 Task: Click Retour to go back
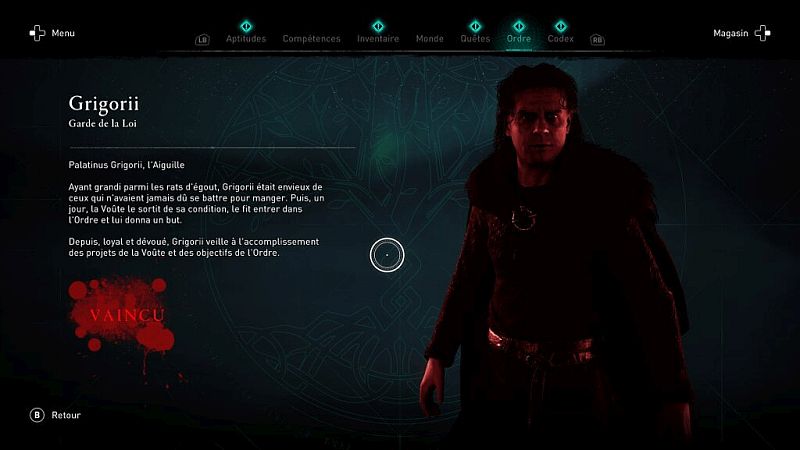click(56, 415)
